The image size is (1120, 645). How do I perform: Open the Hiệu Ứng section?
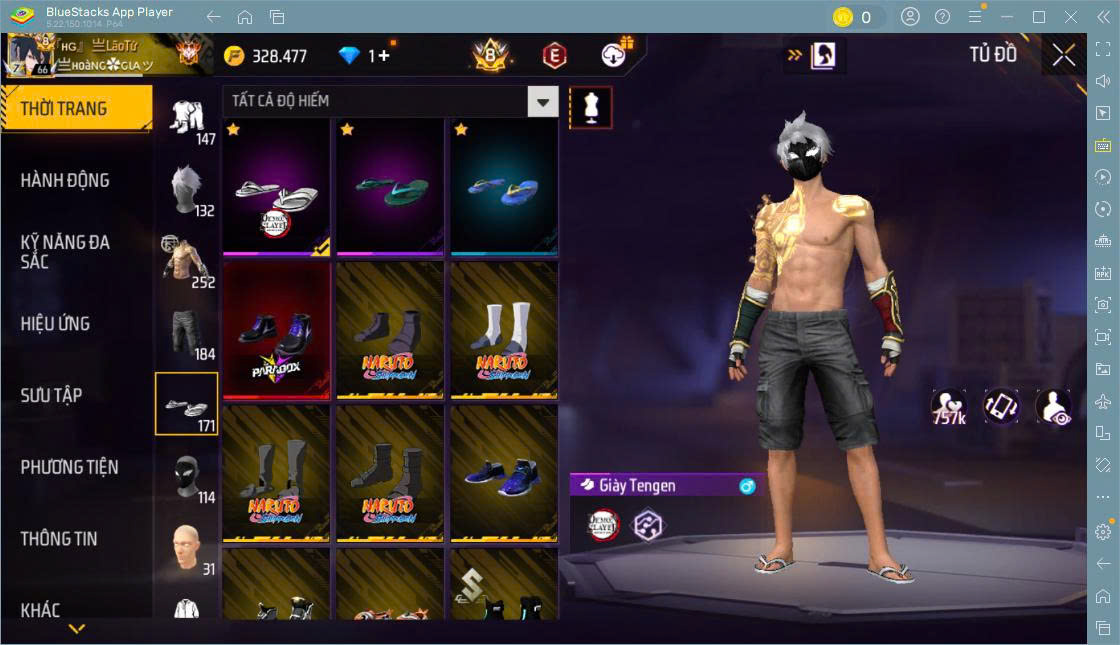click(55, 324)
